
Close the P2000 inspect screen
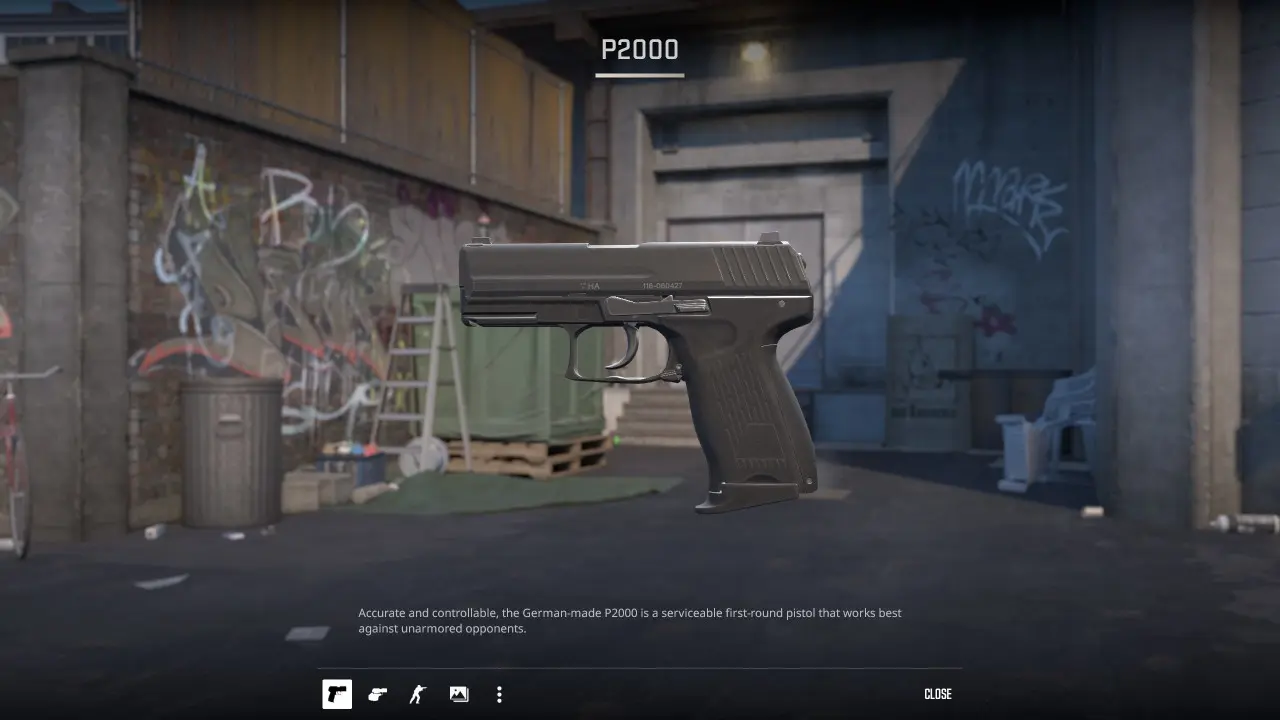tap(937, 694)
